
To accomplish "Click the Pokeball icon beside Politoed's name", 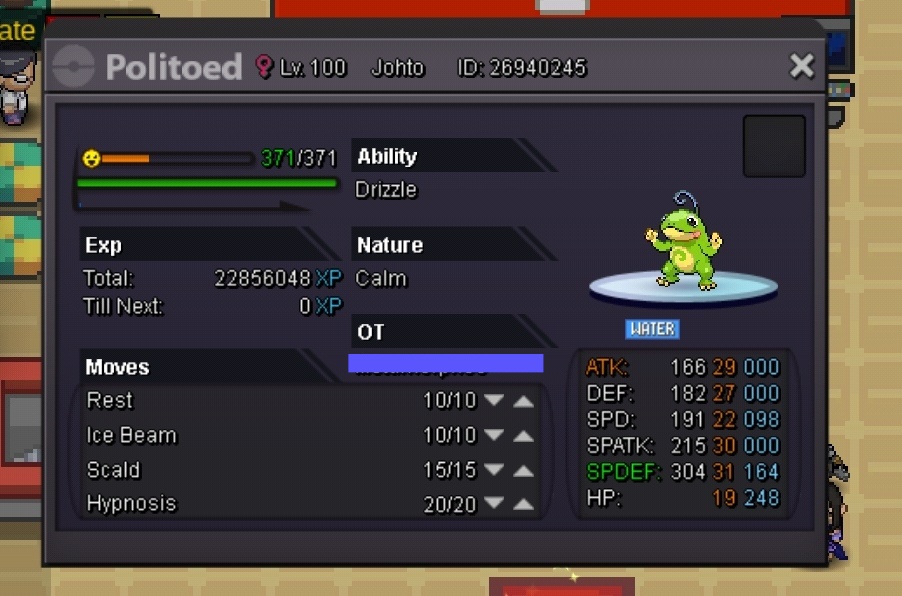I will coord(76,68).
